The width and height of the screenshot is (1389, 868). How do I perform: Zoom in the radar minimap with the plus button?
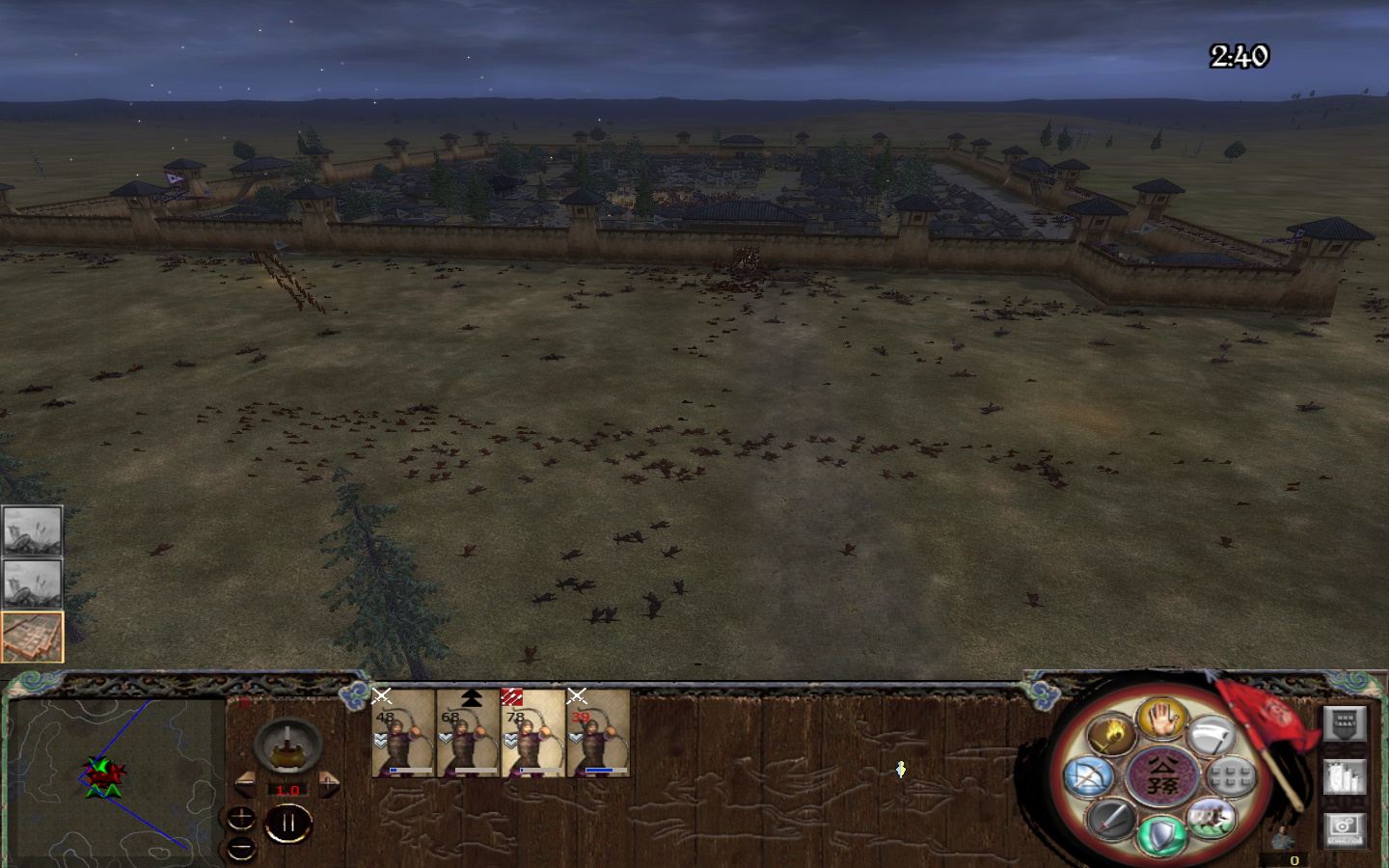[x=240, y=816]
